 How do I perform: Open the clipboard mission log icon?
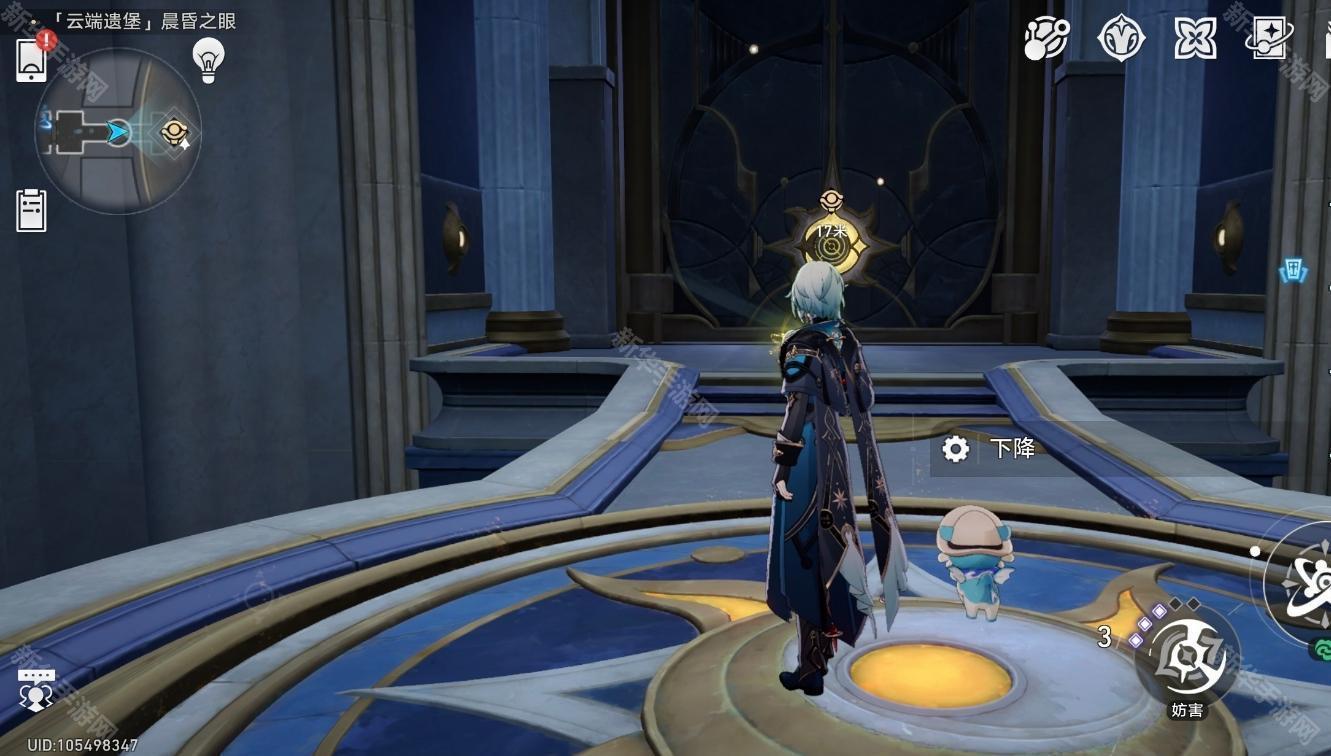(x=31, y=210)
